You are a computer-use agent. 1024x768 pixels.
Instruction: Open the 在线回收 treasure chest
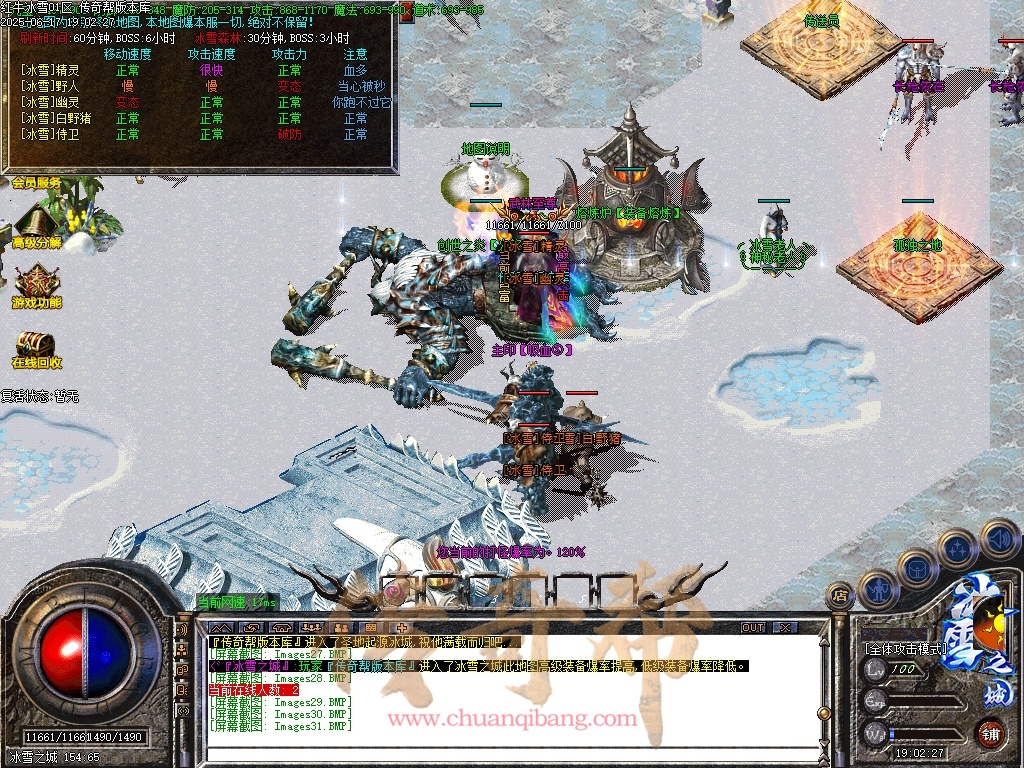point(37,346)
